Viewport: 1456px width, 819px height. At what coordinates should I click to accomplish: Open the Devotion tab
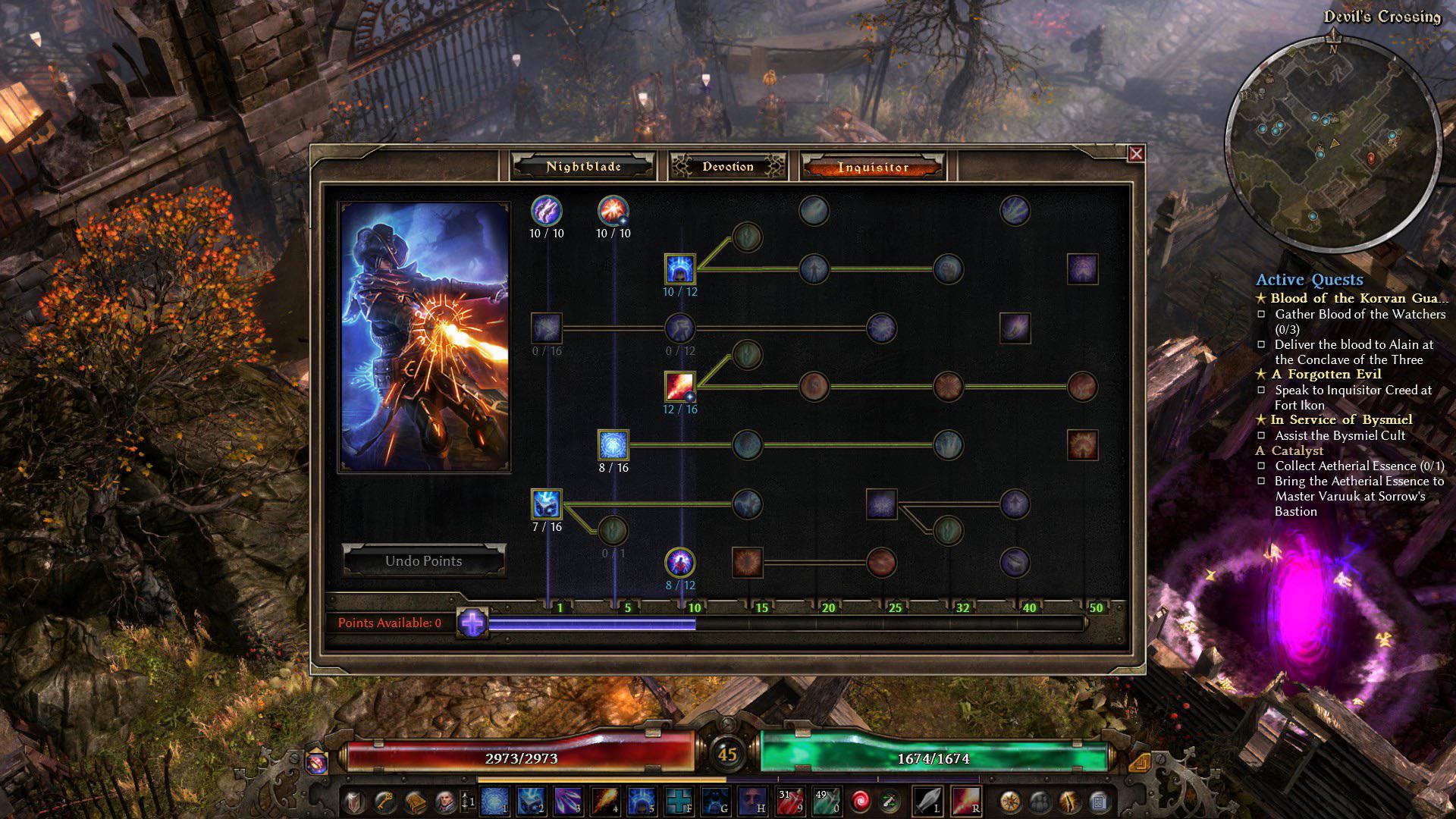(x=727, y=167)
